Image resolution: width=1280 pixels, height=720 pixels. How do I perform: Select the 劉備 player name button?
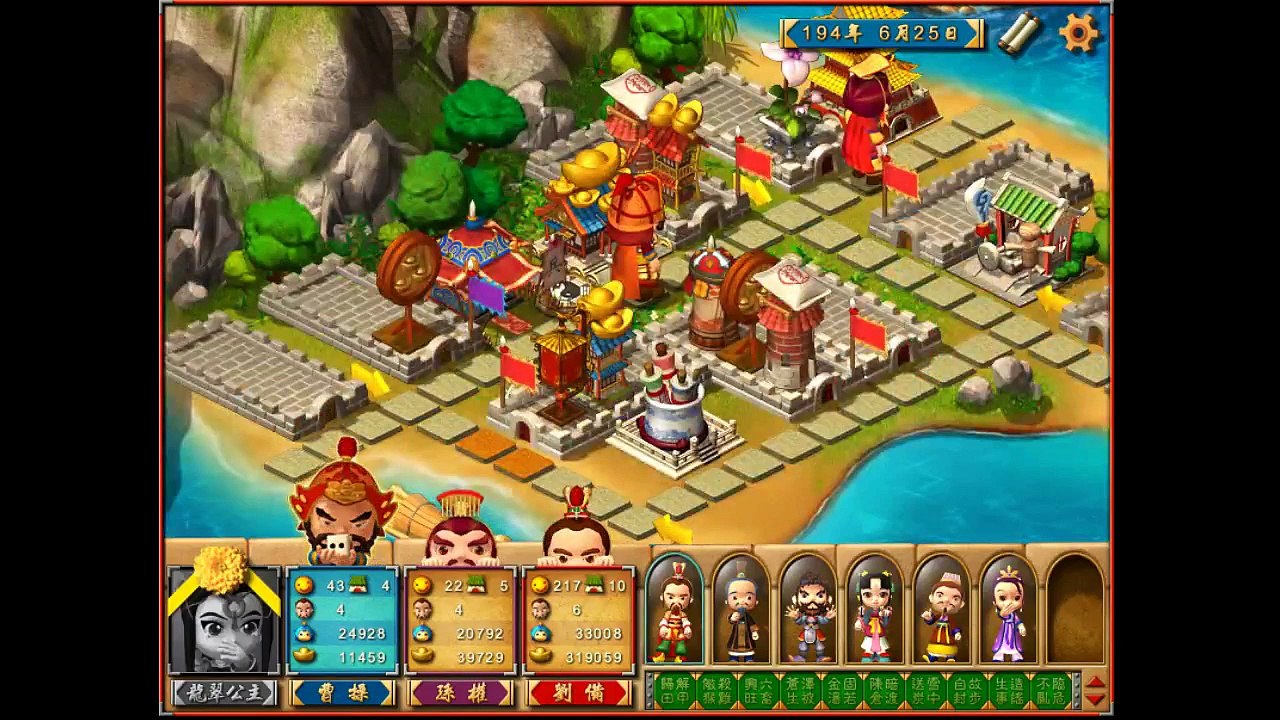579,693
